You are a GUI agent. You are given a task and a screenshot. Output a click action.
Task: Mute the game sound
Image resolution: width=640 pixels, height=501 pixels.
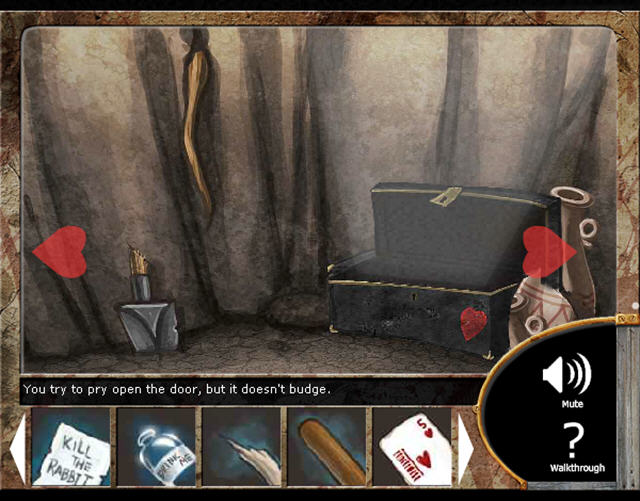pyautogui.click(x=566, y=378)
